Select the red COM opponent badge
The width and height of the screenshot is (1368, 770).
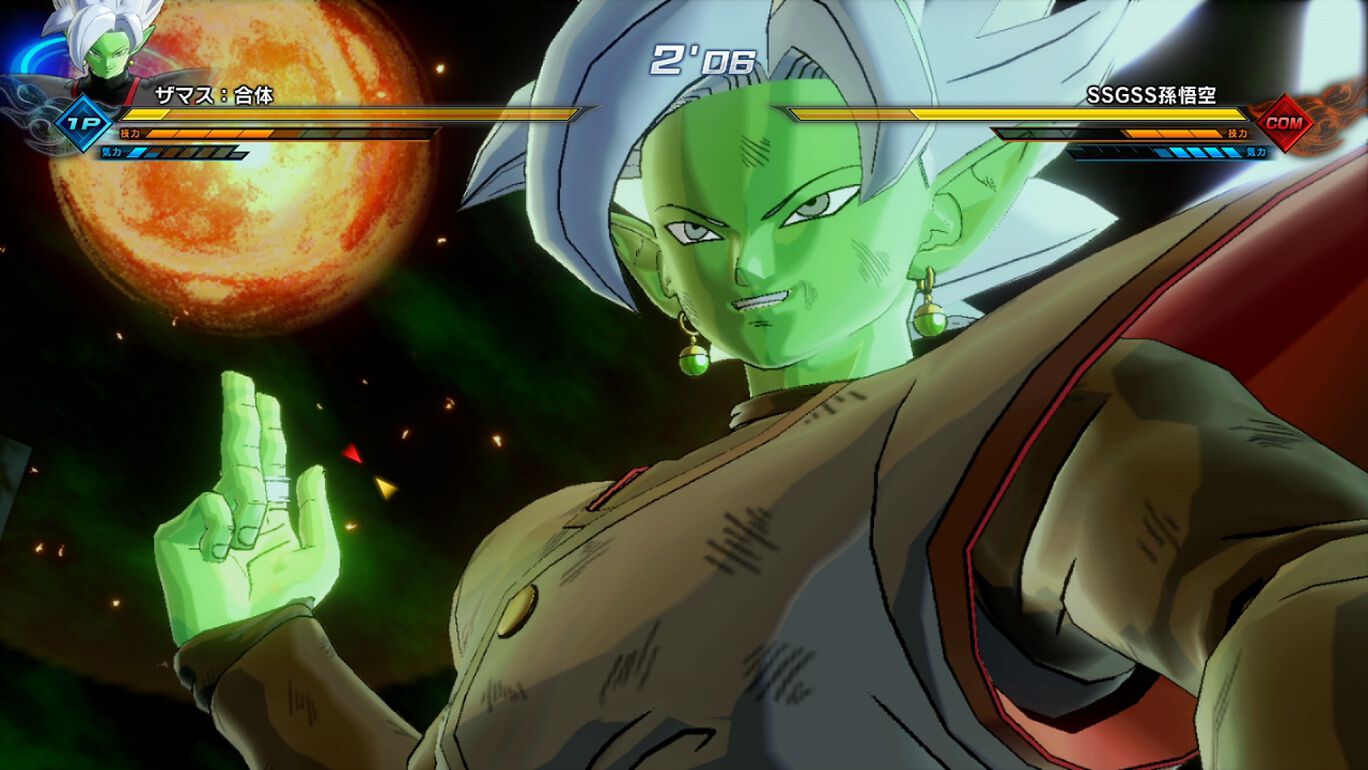[x=1283, y=123]
